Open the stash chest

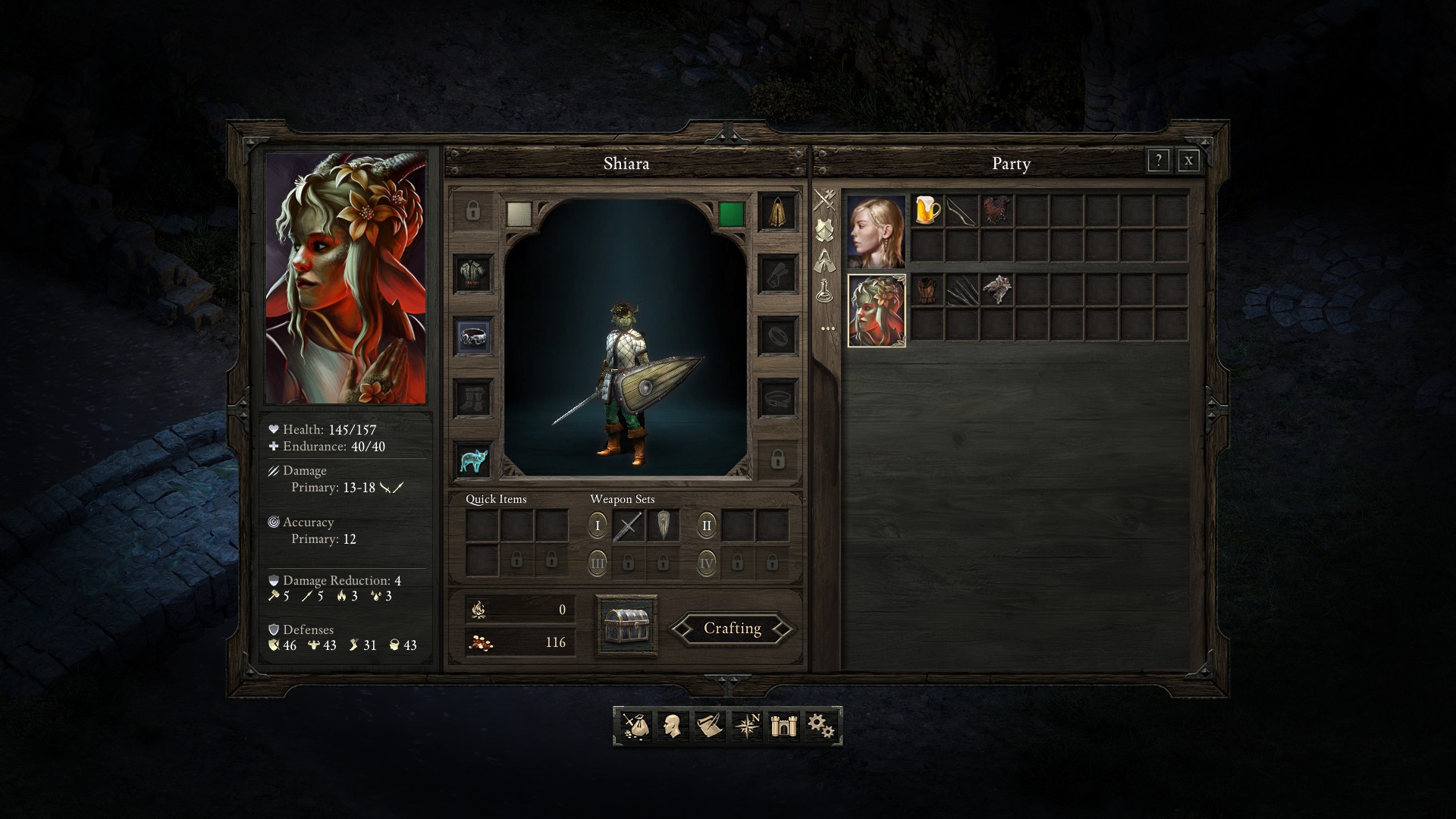point(626,626)
